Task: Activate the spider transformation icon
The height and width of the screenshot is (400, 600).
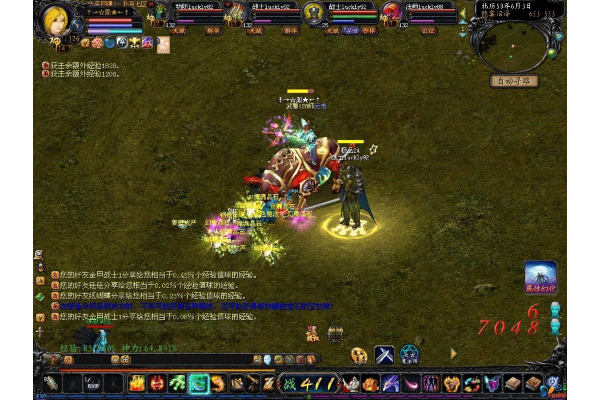Action: [540, 278]
